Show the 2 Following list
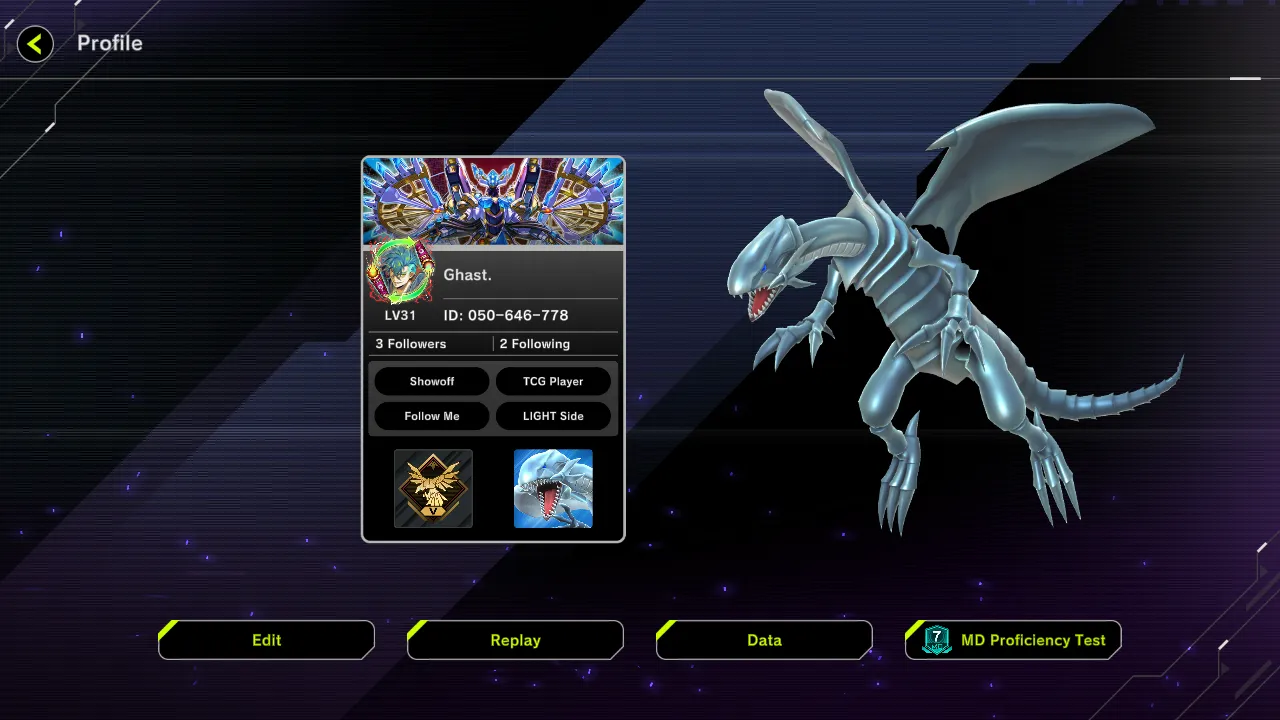This screenshot has width=1280, height=720. click(x=535, y=344)
